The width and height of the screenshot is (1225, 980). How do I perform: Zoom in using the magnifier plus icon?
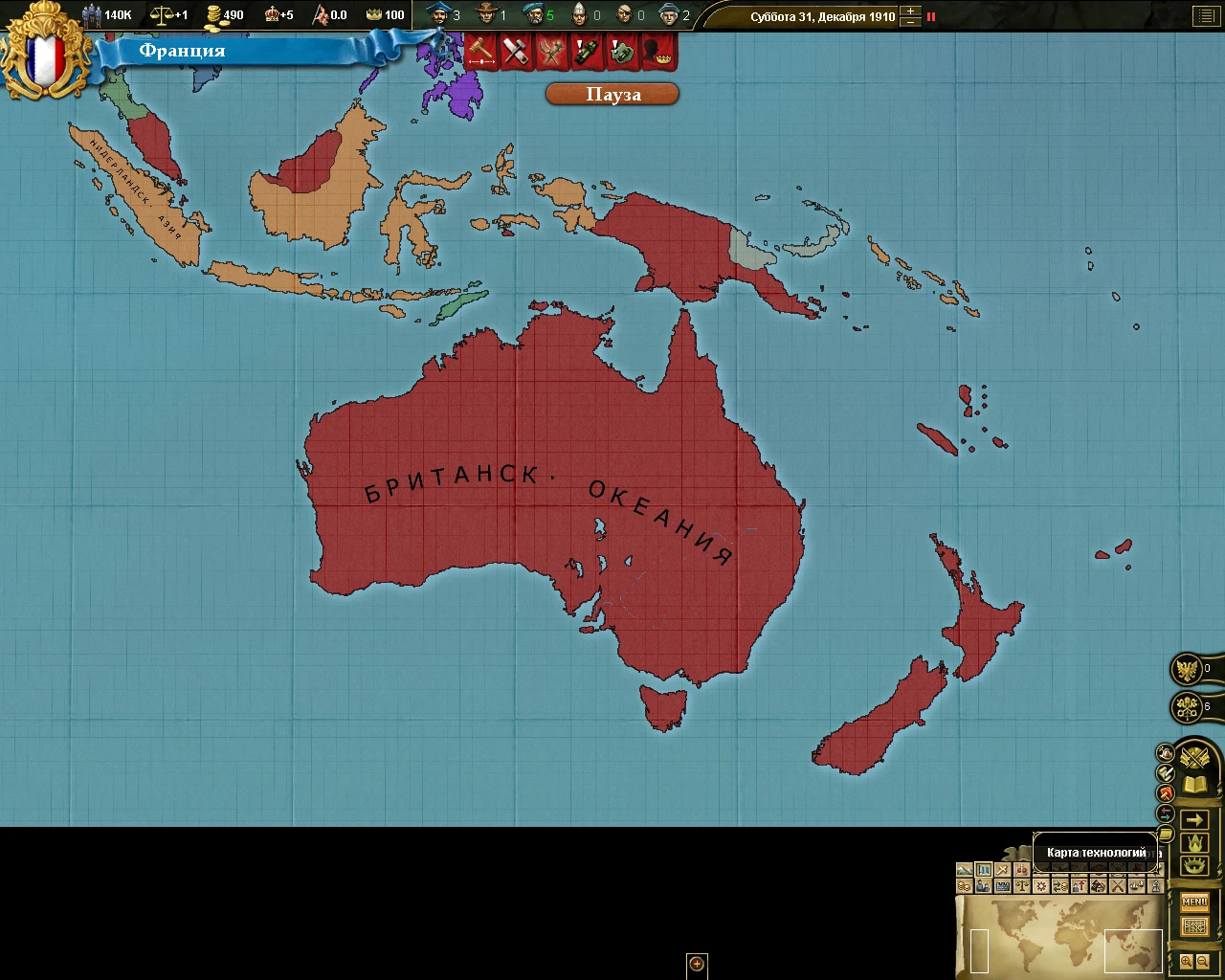pos(1187,961)
